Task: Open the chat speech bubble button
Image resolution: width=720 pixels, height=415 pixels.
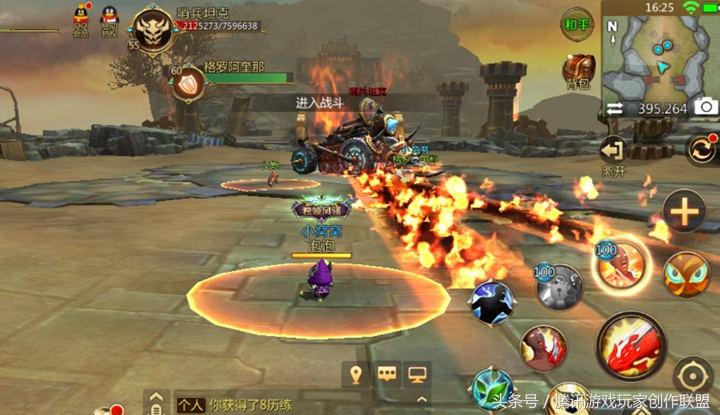Action: 386,374
